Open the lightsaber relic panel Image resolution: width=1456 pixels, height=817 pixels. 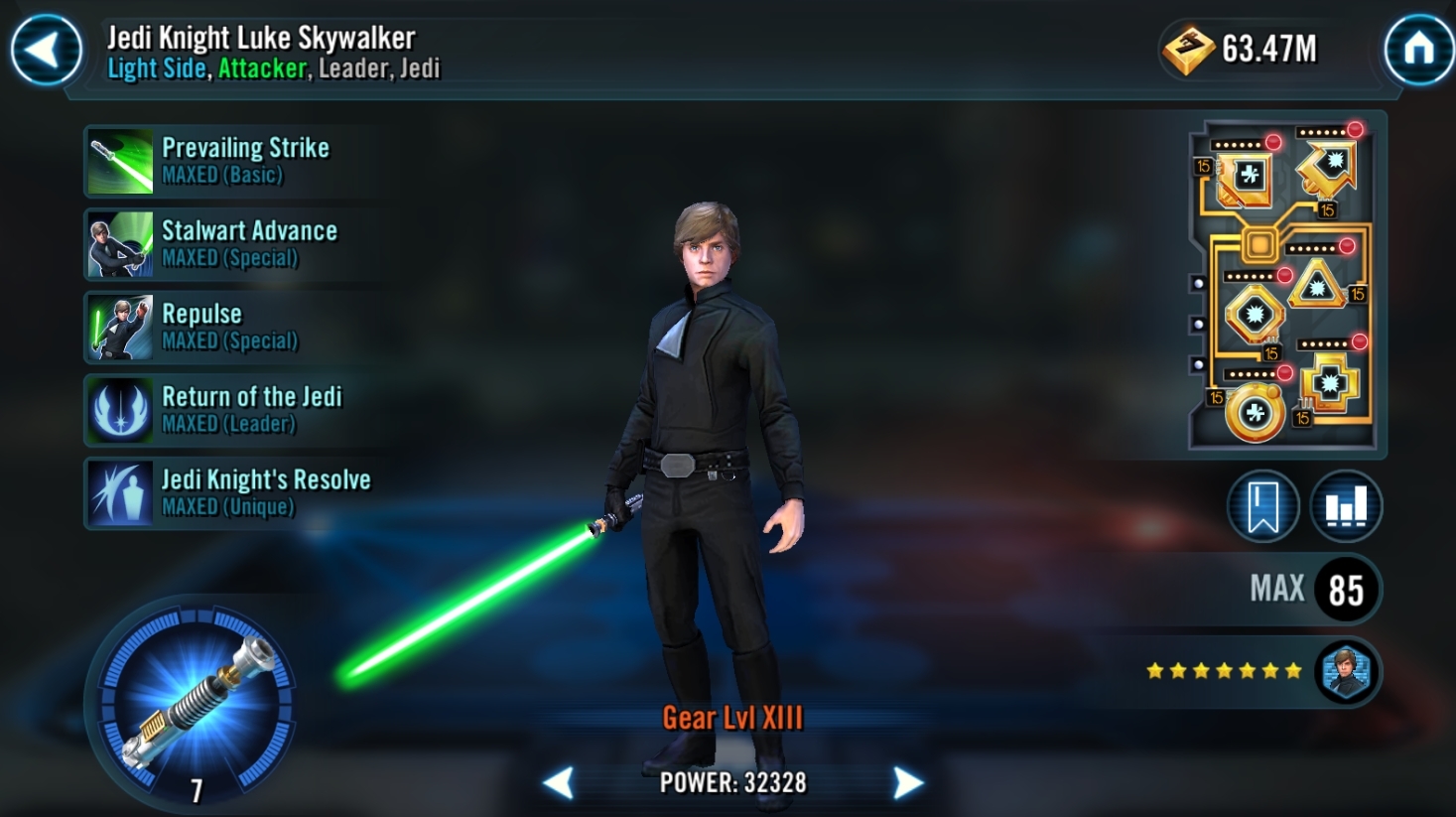pos(198,702)
